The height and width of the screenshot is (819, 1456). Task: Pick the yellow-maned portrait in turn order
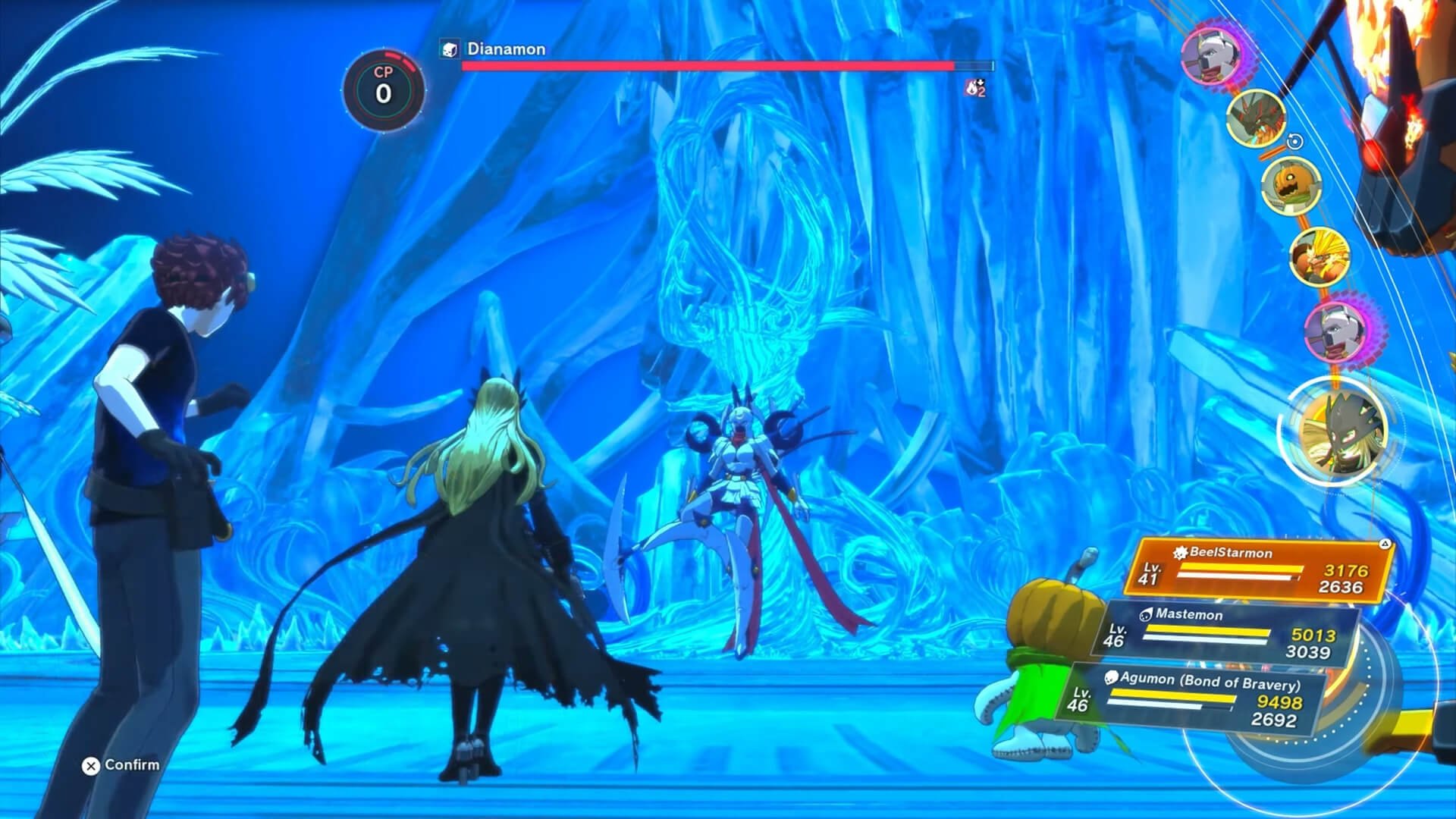coord(1320,257)
